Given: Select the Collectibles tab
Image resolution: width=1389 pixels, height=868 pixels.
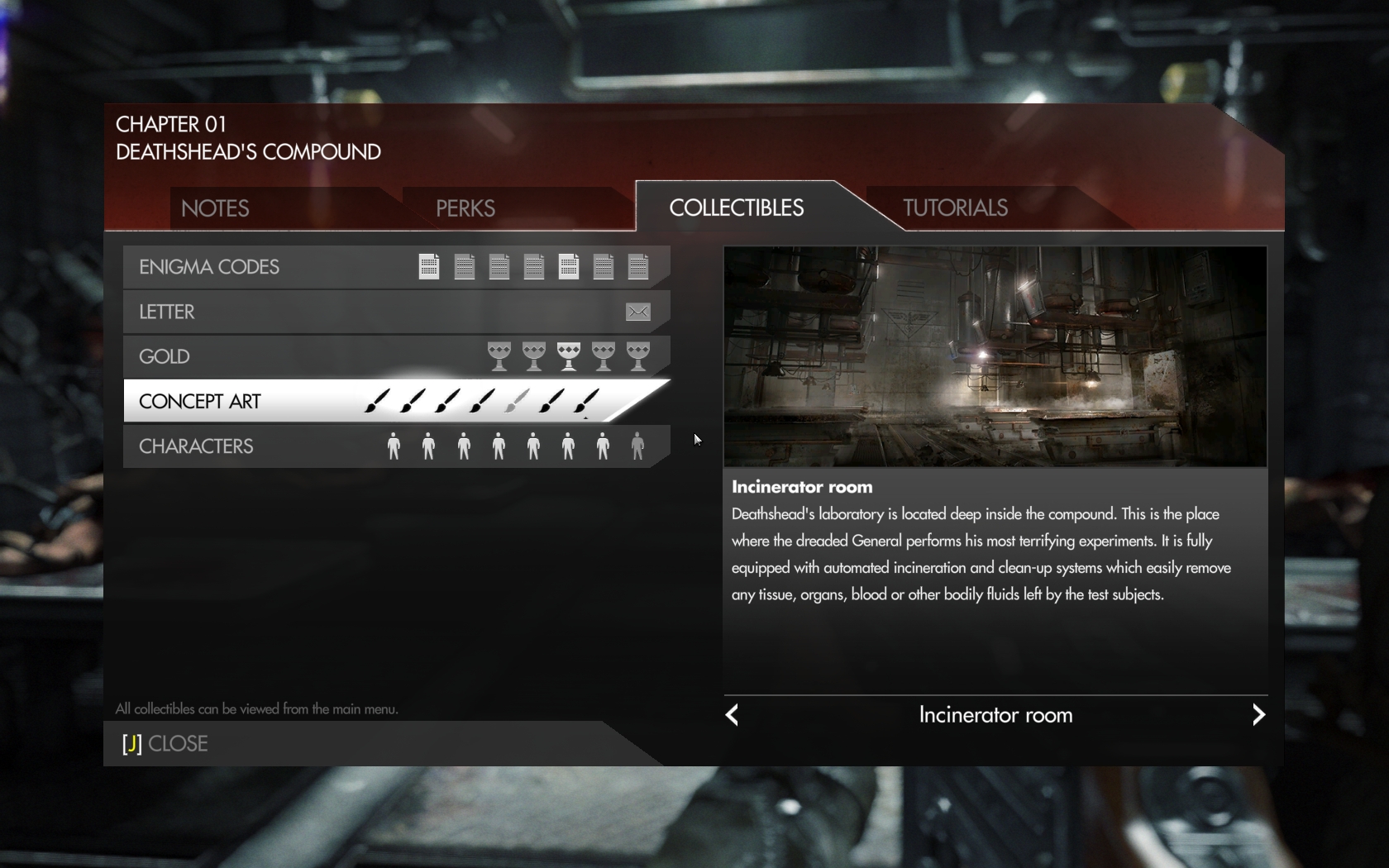Looking at the screenshot, I should [736, 207].
